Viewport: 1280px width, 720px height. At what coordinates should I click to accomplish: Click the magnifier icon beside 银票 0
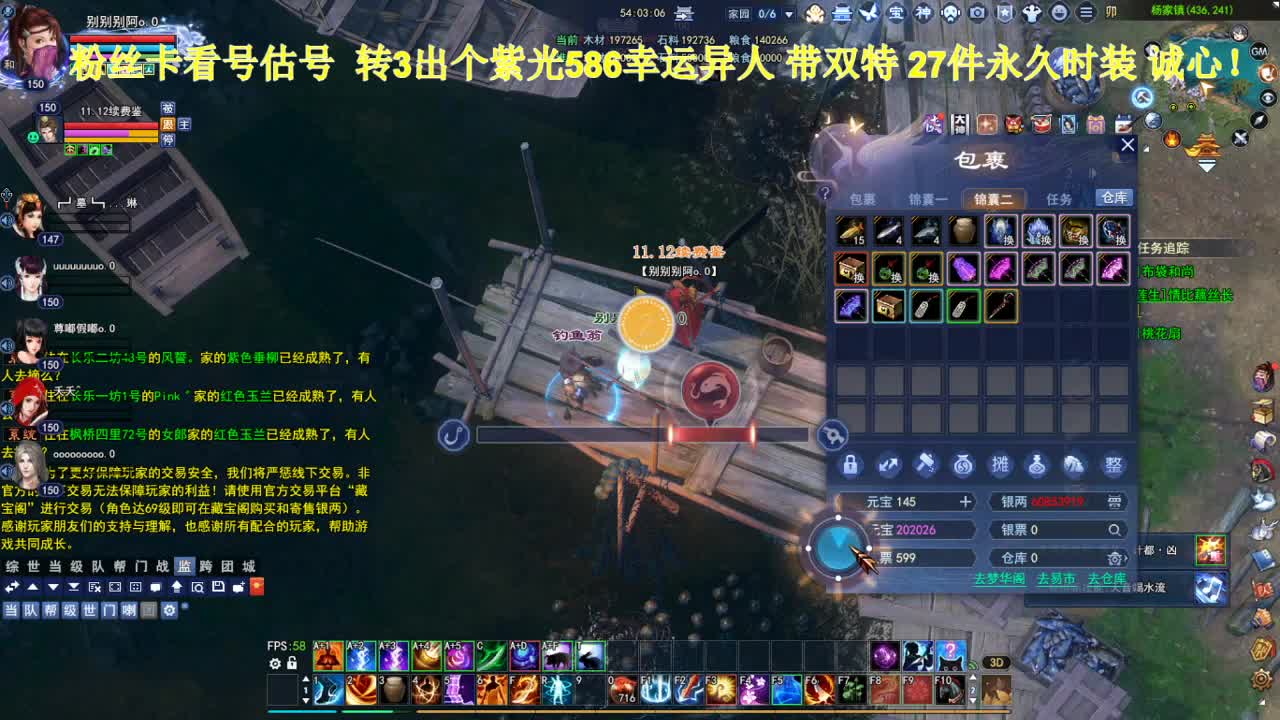coord(1116,531)
